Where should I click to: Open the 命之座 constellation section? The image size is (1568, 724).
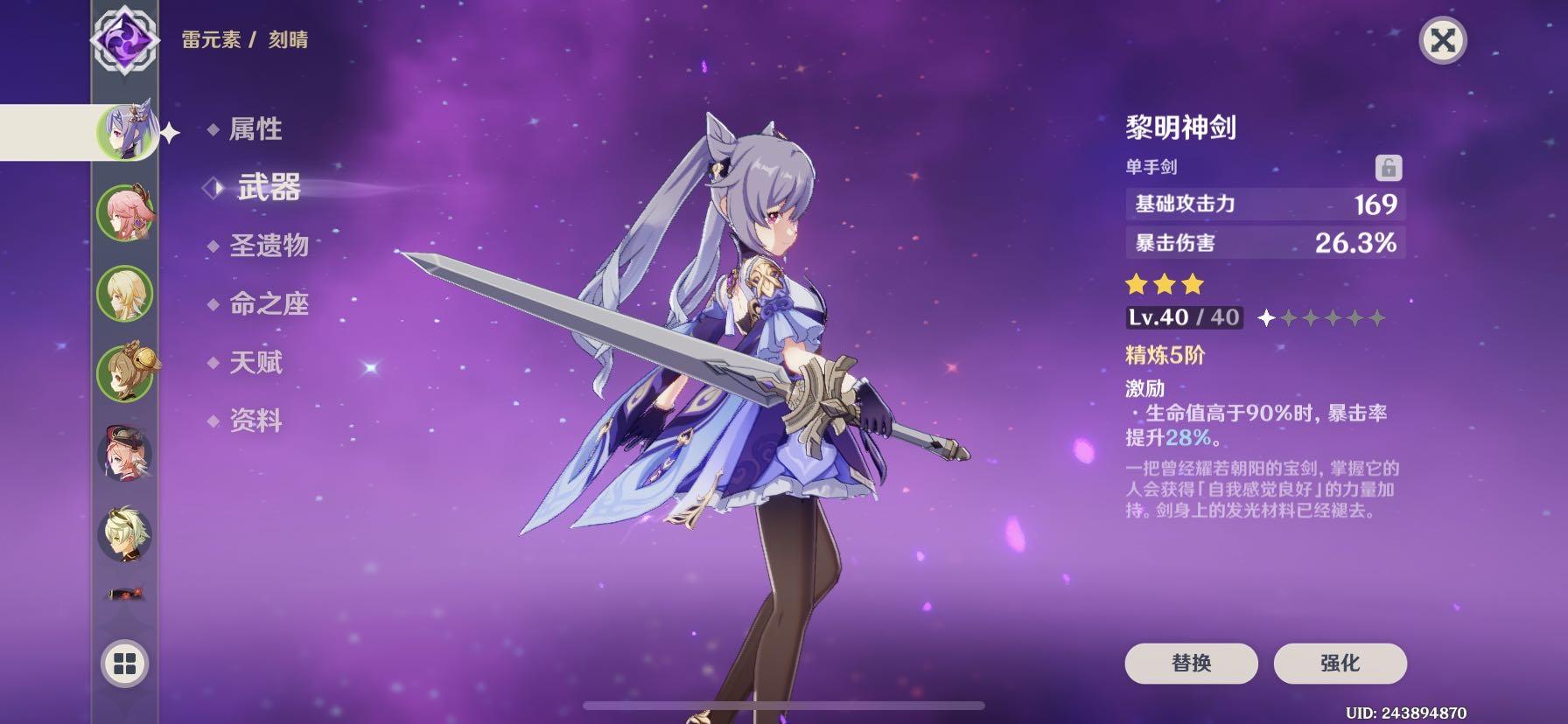click(271, 305)
